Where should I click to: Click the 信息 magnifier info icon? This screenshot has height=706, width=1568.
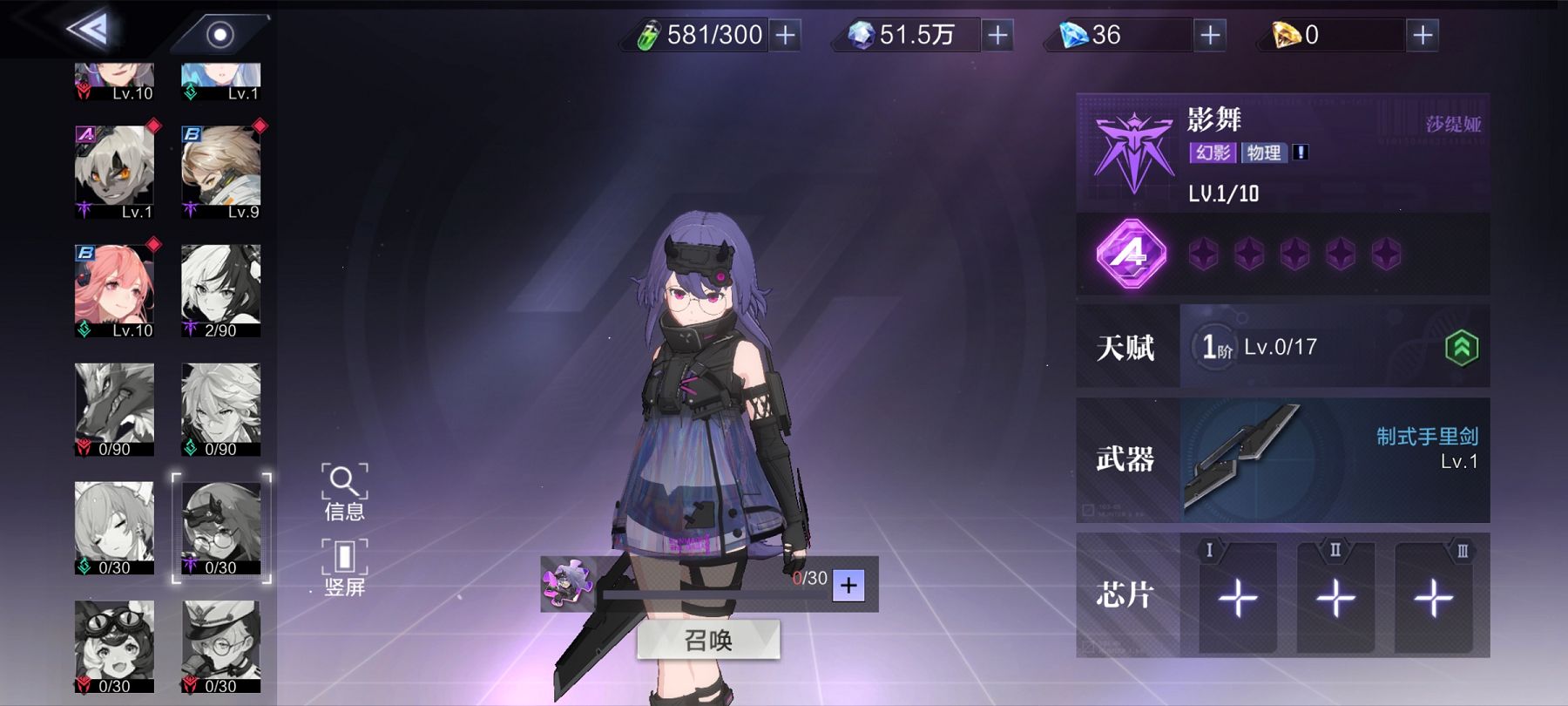point(345,481)
